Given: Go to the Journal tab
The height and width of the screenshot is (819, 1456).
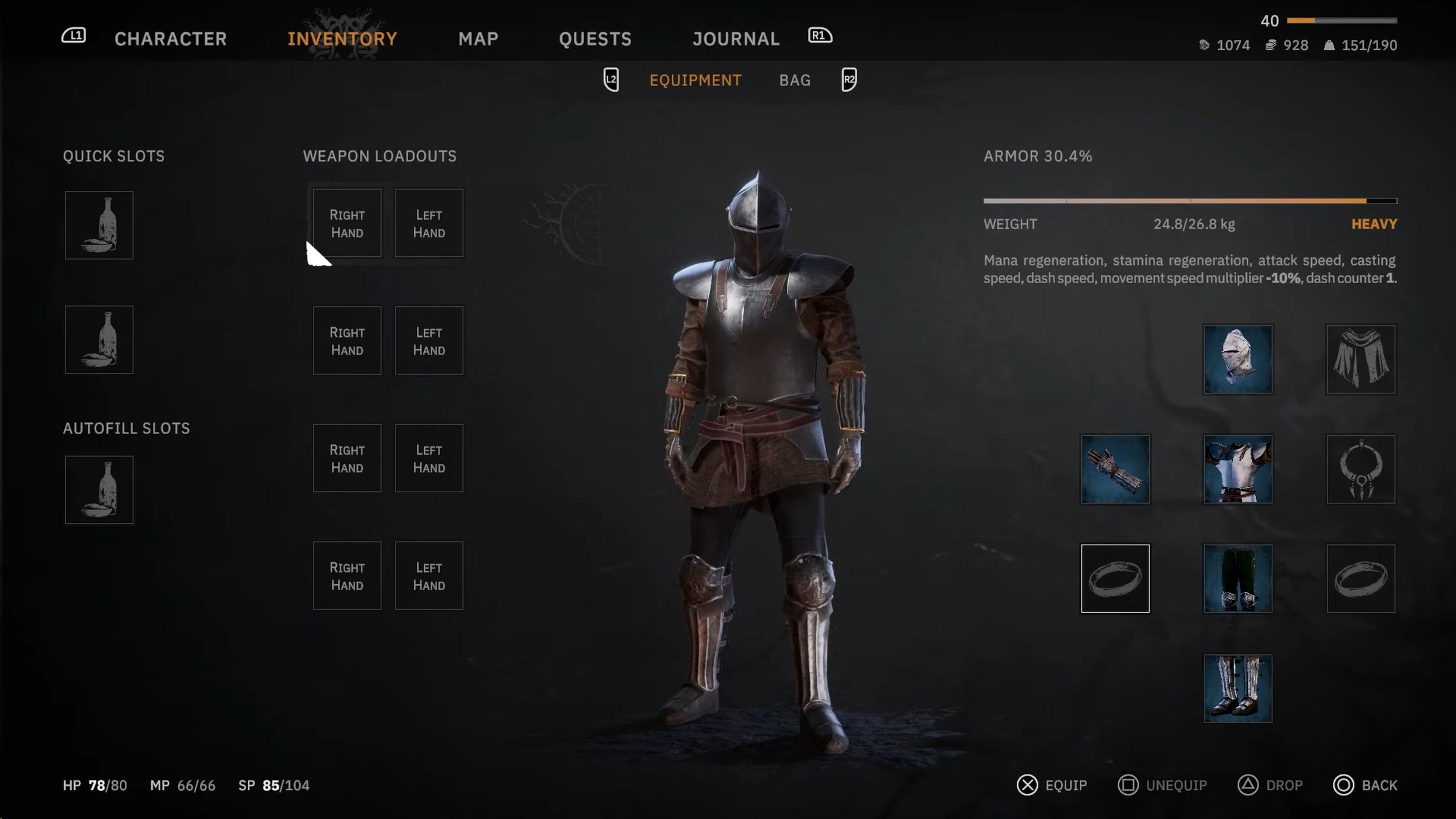Looking at the screenshot, I should coord(736,38).
